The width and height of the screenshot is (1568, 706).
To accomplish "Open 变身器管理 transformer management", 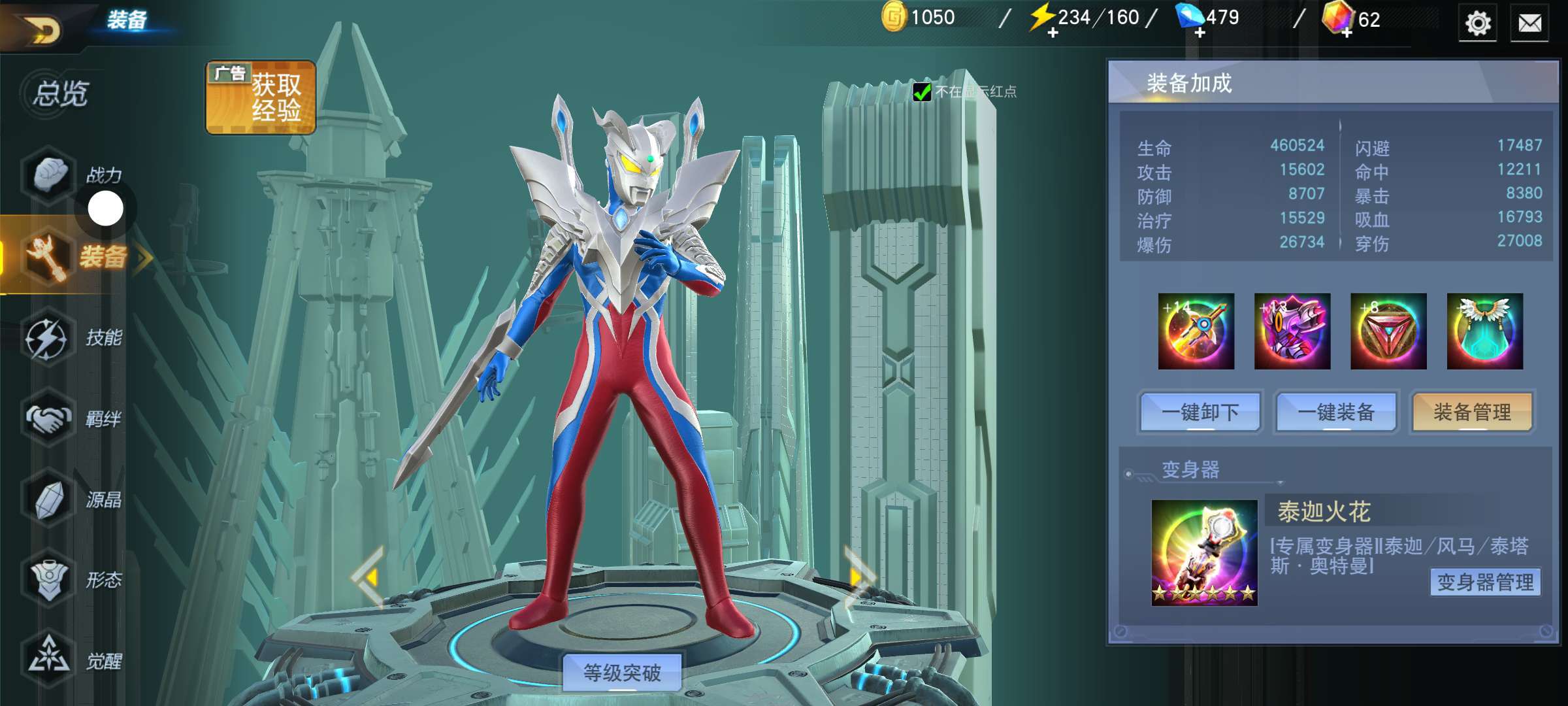I will pyautogui.click(x=1485, y=582).
